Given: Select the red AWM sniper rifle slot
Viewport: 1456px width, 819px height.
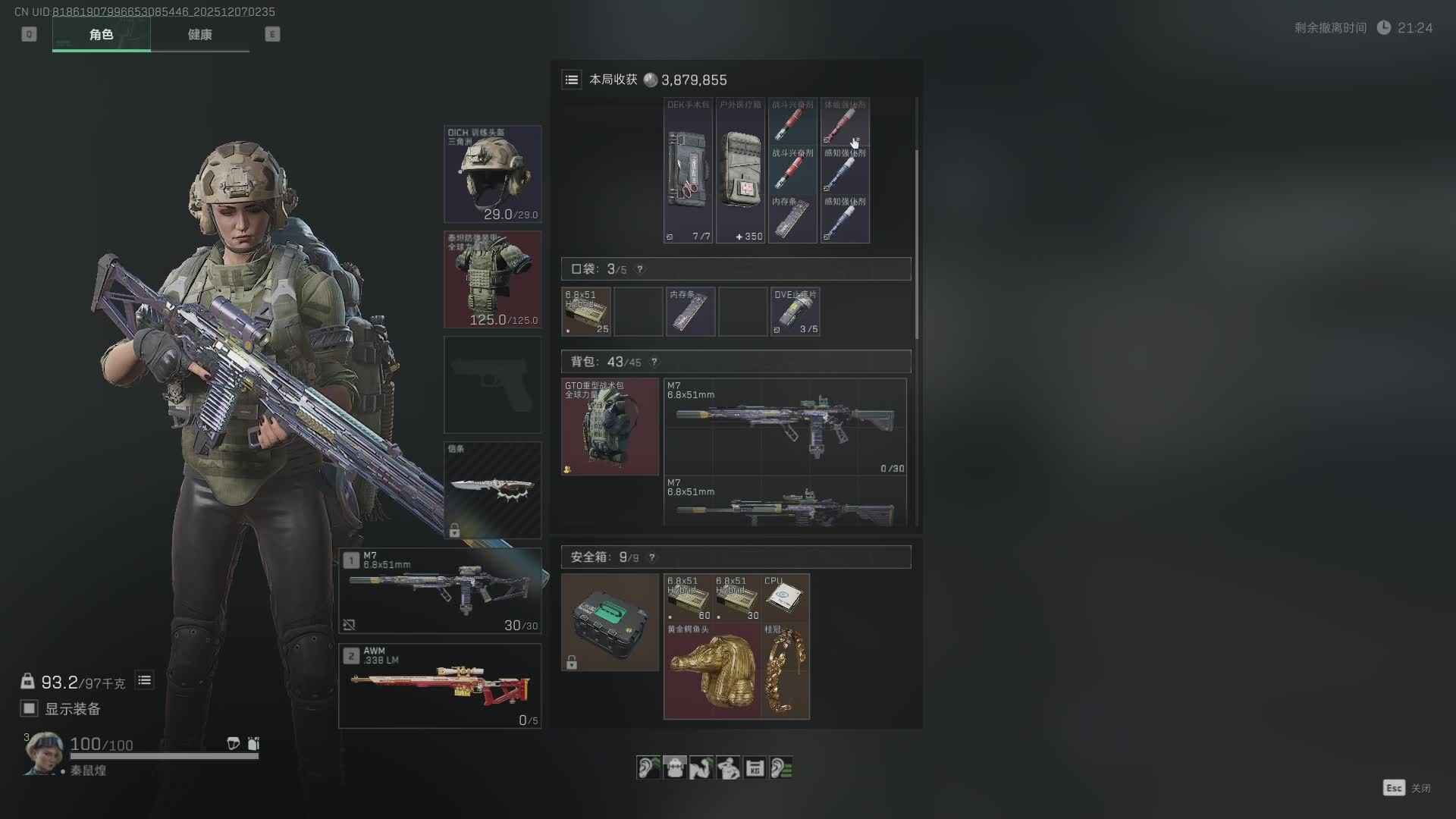Looking at the screenshot, I should tap(440, 686).
